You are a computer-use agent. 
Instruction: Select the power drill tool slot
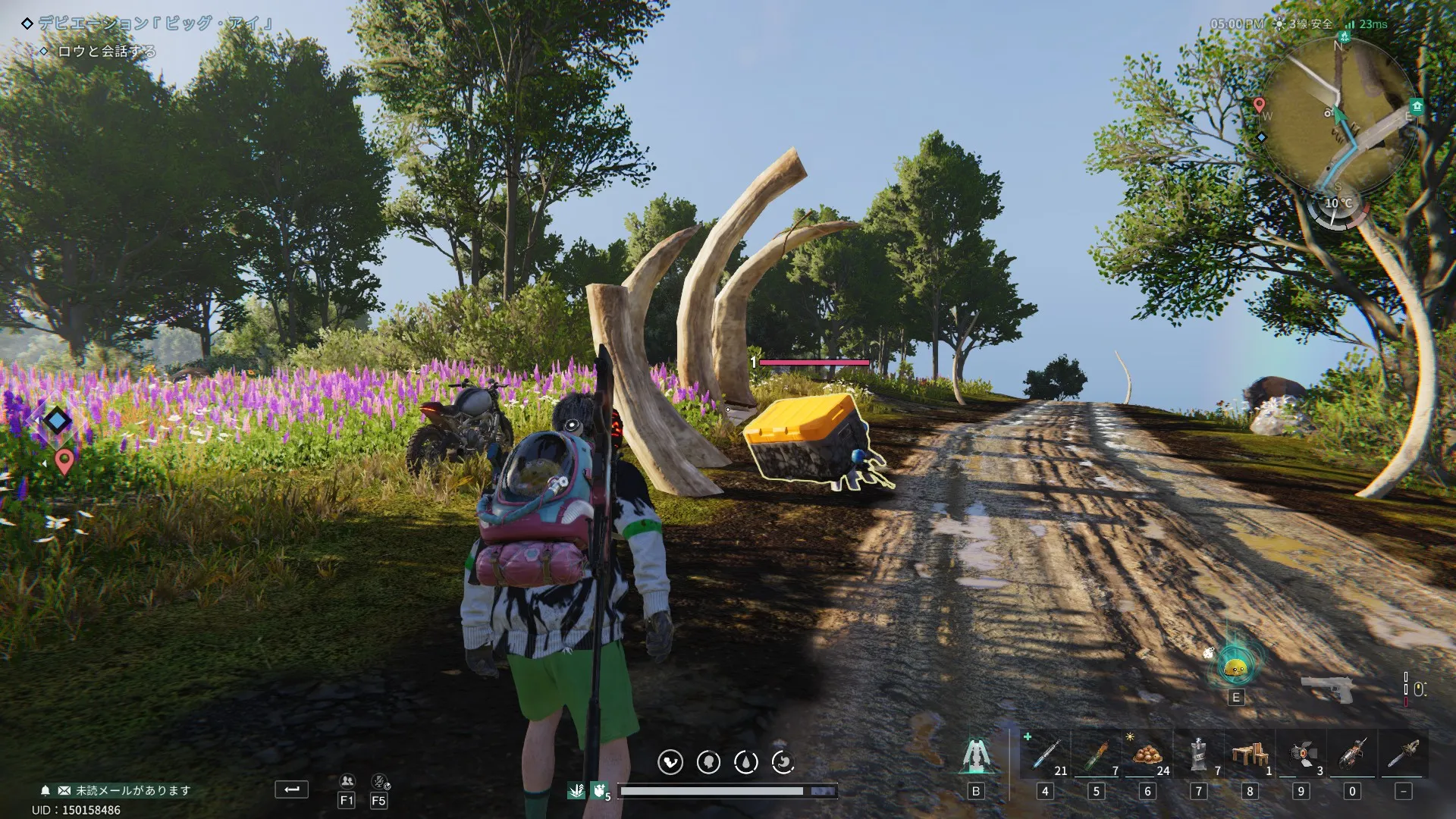coord(1352,755)
